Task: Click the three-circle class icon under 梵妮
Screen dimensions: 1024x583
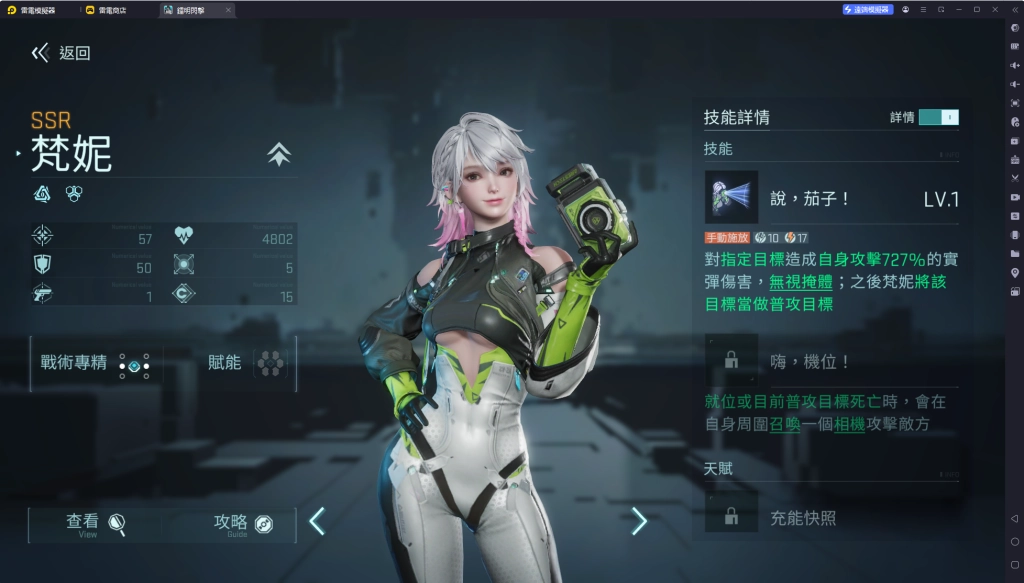Action: tap(73, 194)
